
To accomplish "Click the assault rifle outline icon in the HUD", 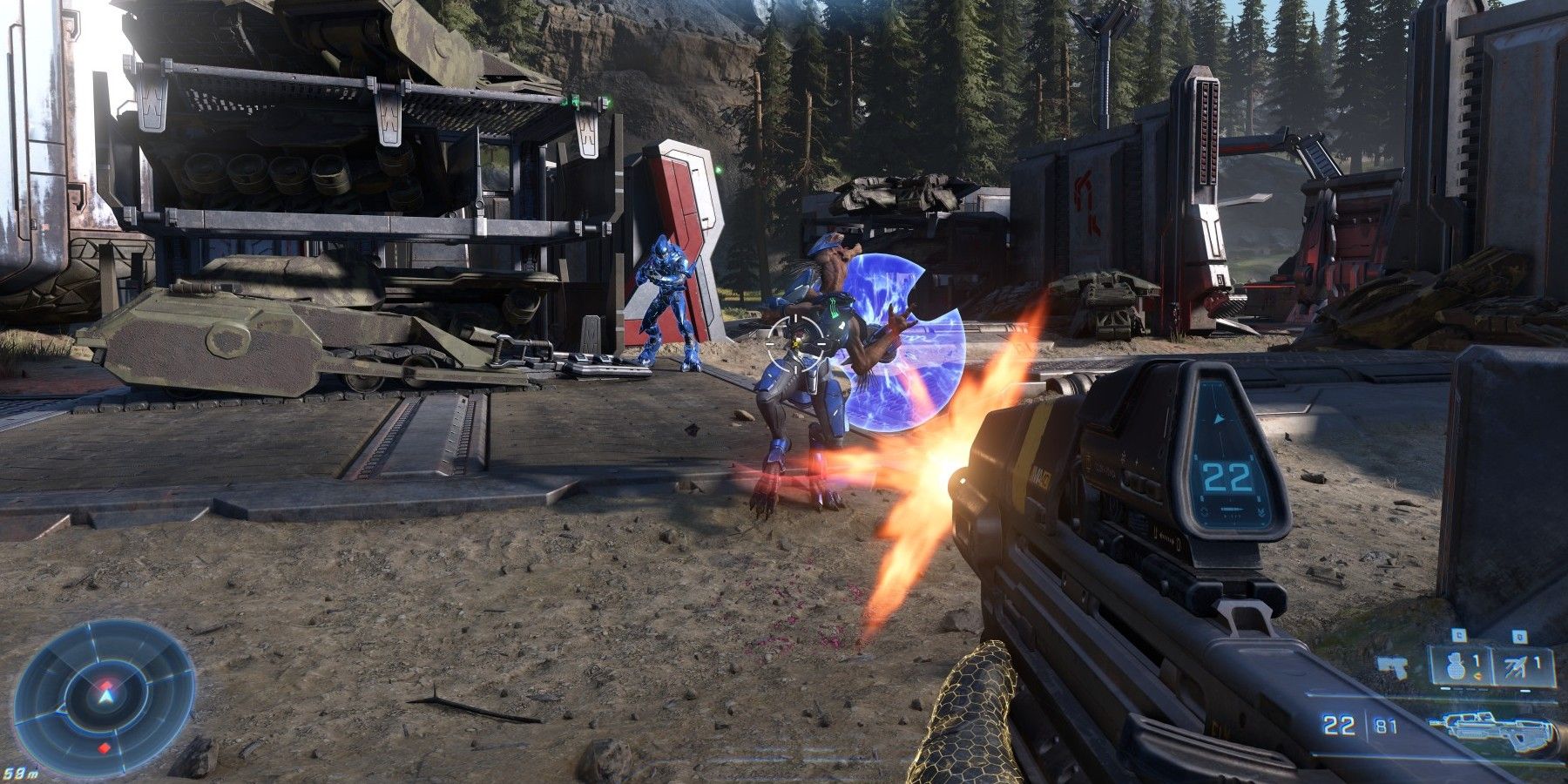I will coord(1491,729).
